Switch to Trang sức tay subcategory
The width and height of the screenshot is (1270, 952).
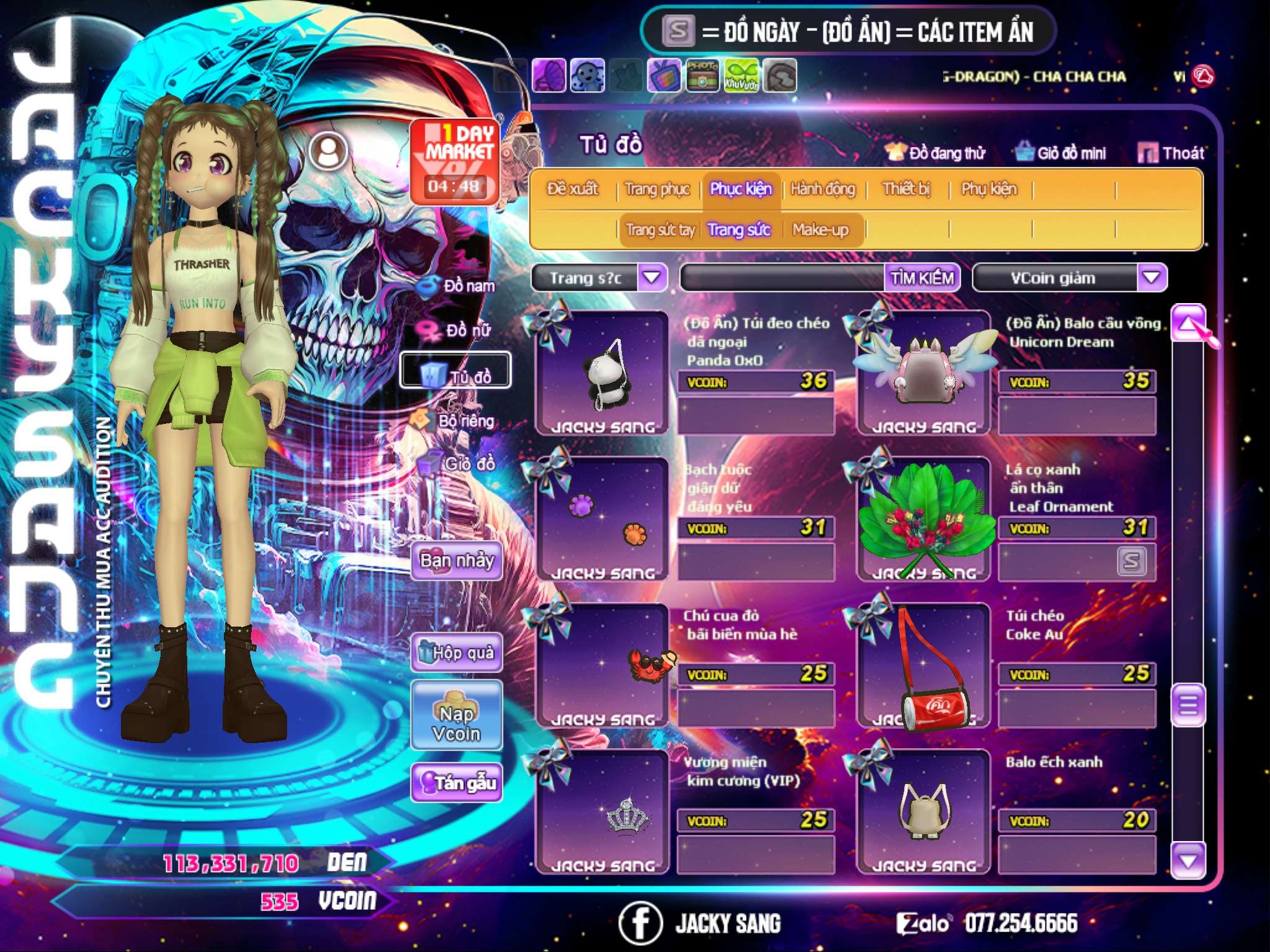pyautogui.click(x=660, y=230)
